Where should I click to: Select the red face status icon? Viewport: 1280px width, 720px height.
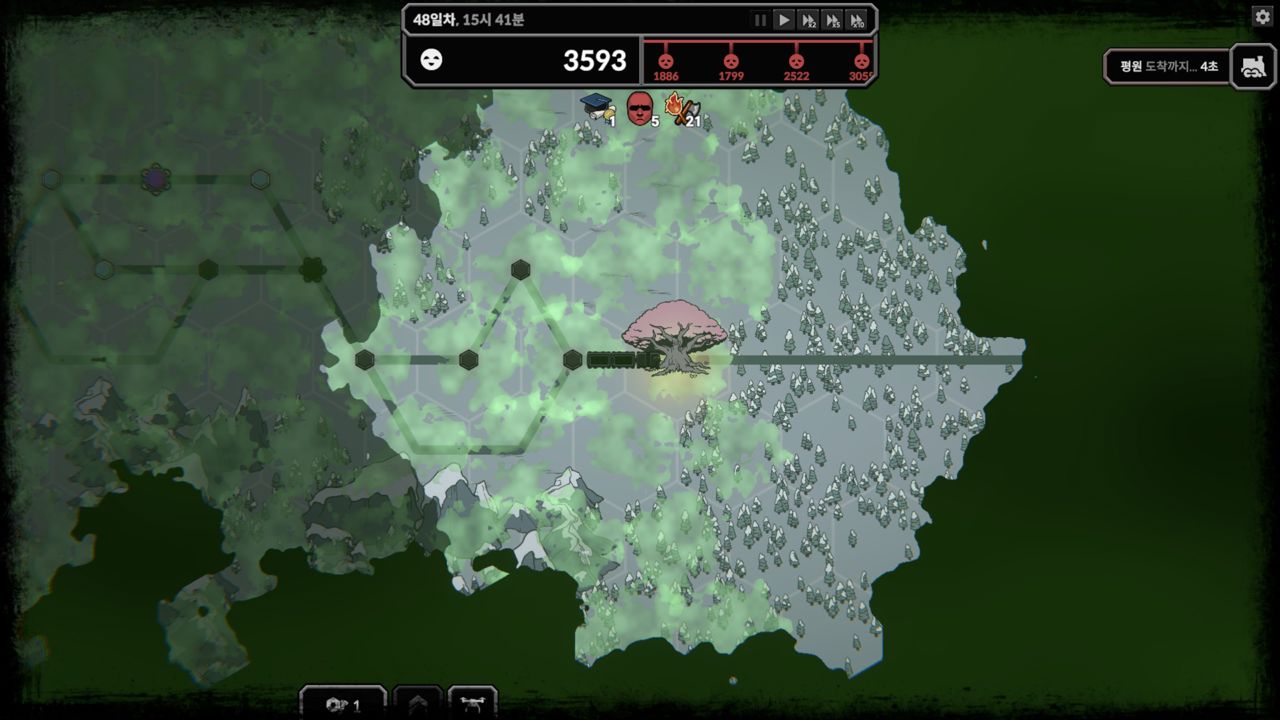point(639,108)
